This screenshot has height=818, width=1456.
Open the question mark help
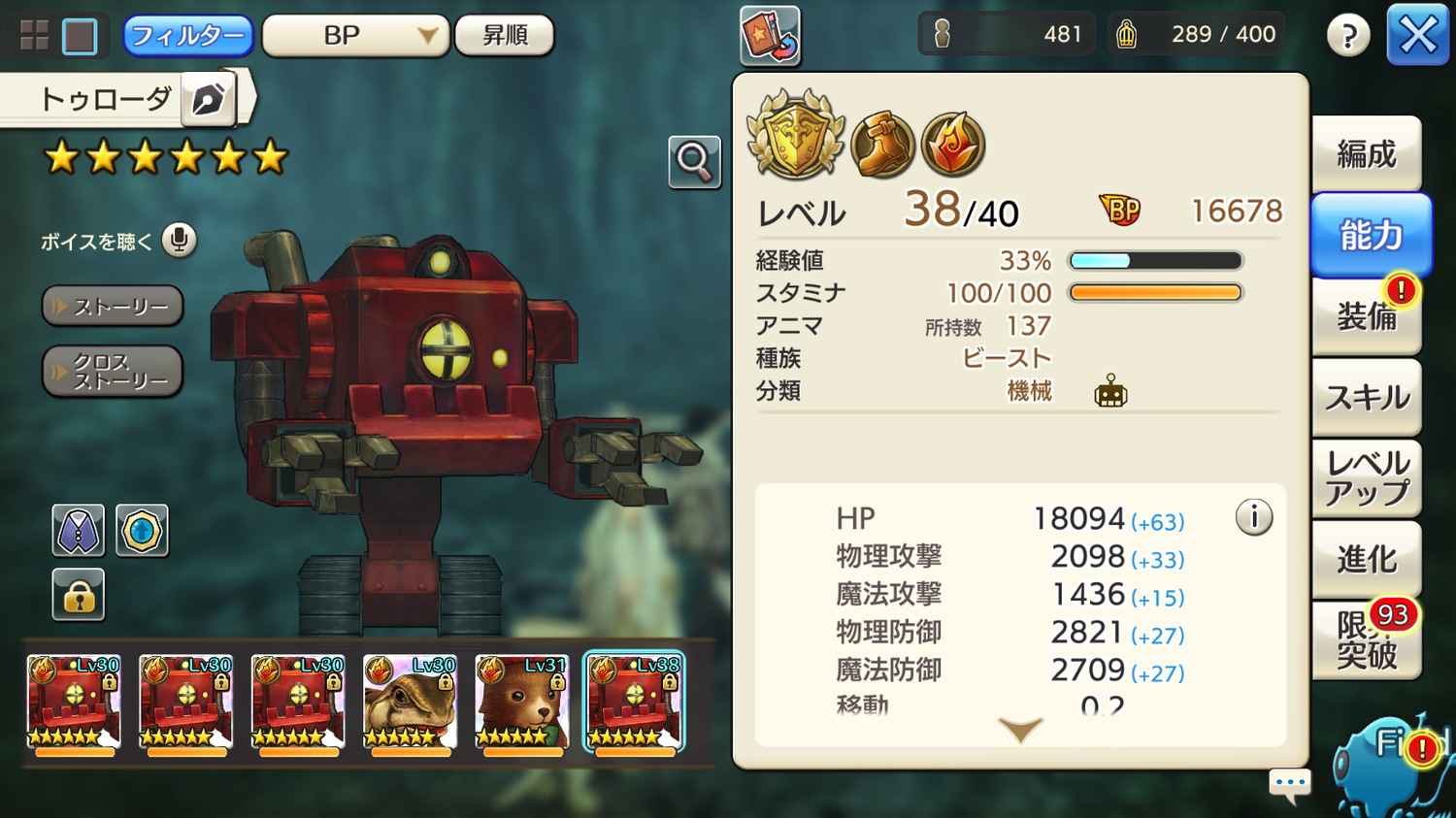point(1348,36)
